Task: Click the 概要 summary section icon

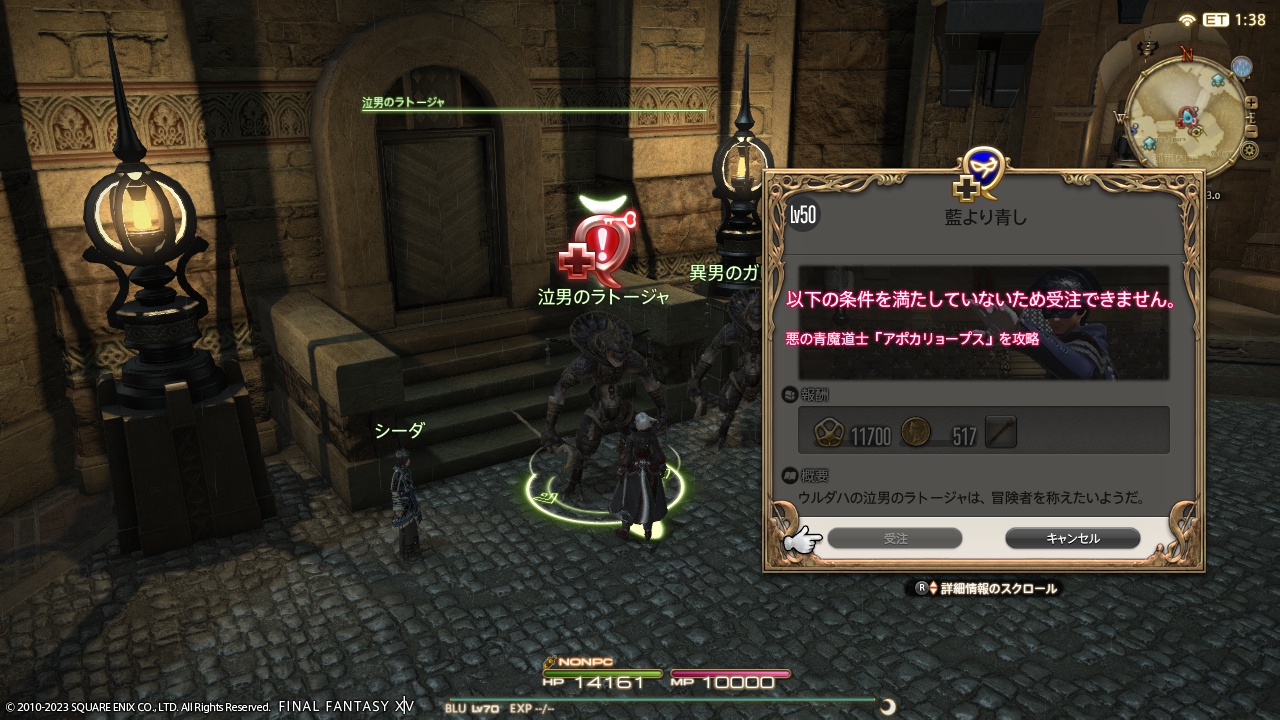Action: [x=790, y=472]
